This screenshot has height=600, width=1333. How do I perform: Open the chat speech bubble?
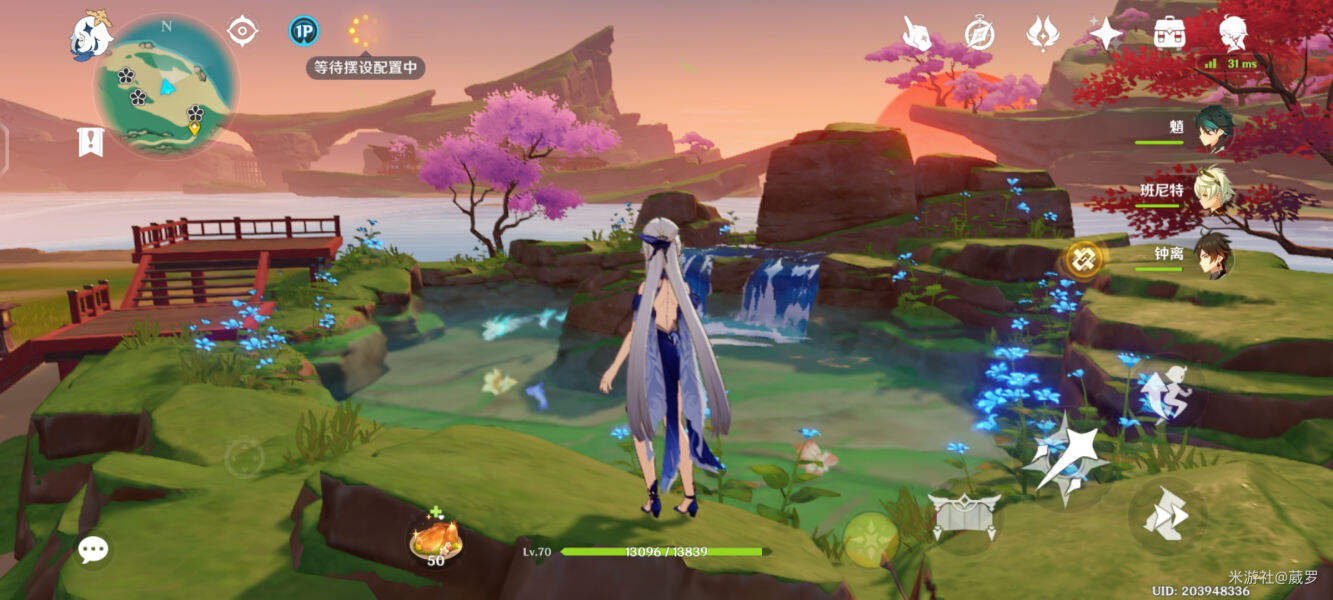coord(94,548)
